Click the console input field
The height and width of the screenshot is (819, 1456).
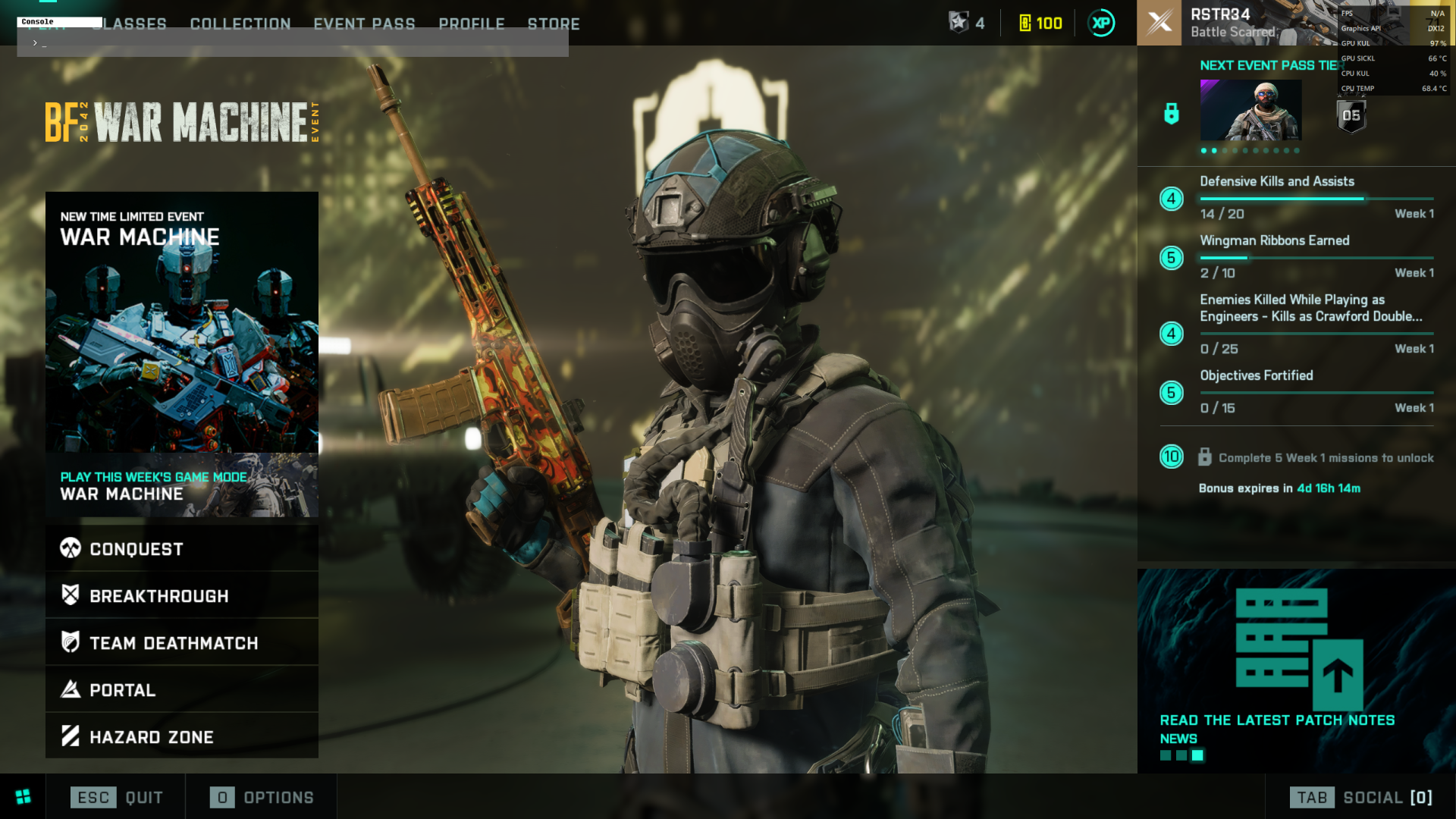[x=293, y=43]
